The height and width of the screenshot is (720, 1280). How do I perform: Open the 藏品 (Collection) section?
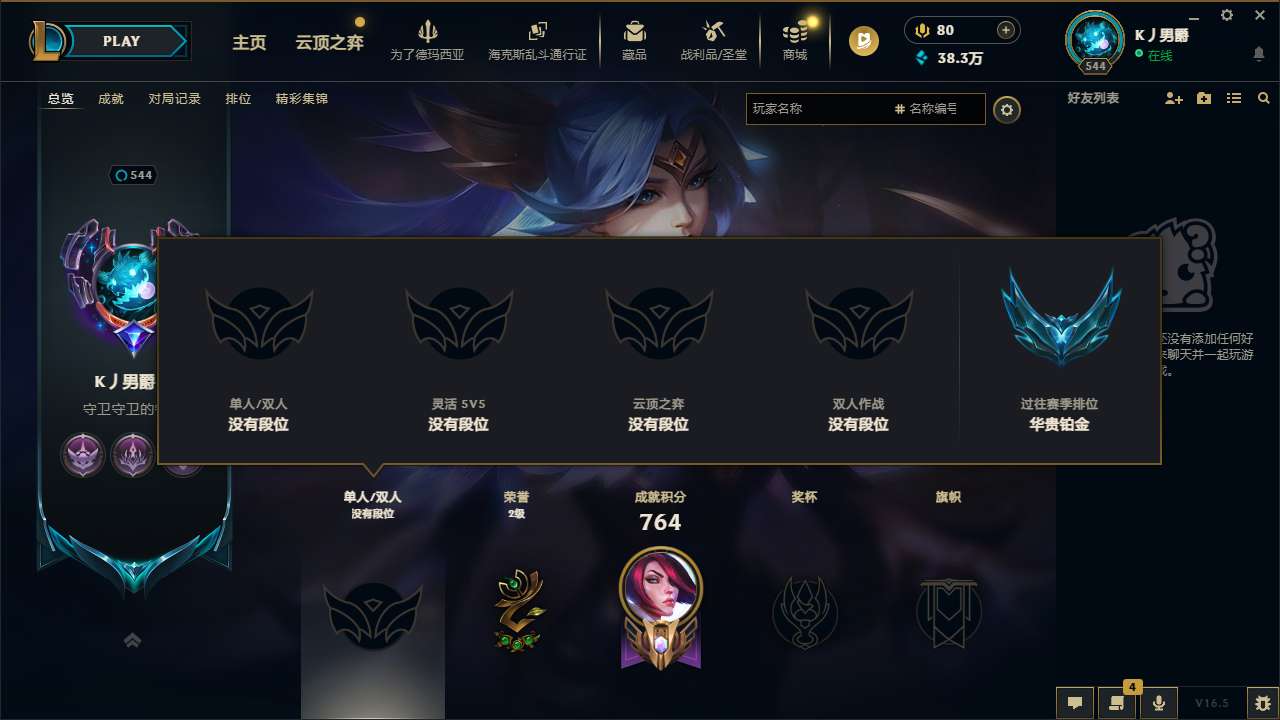click(634, 40)
